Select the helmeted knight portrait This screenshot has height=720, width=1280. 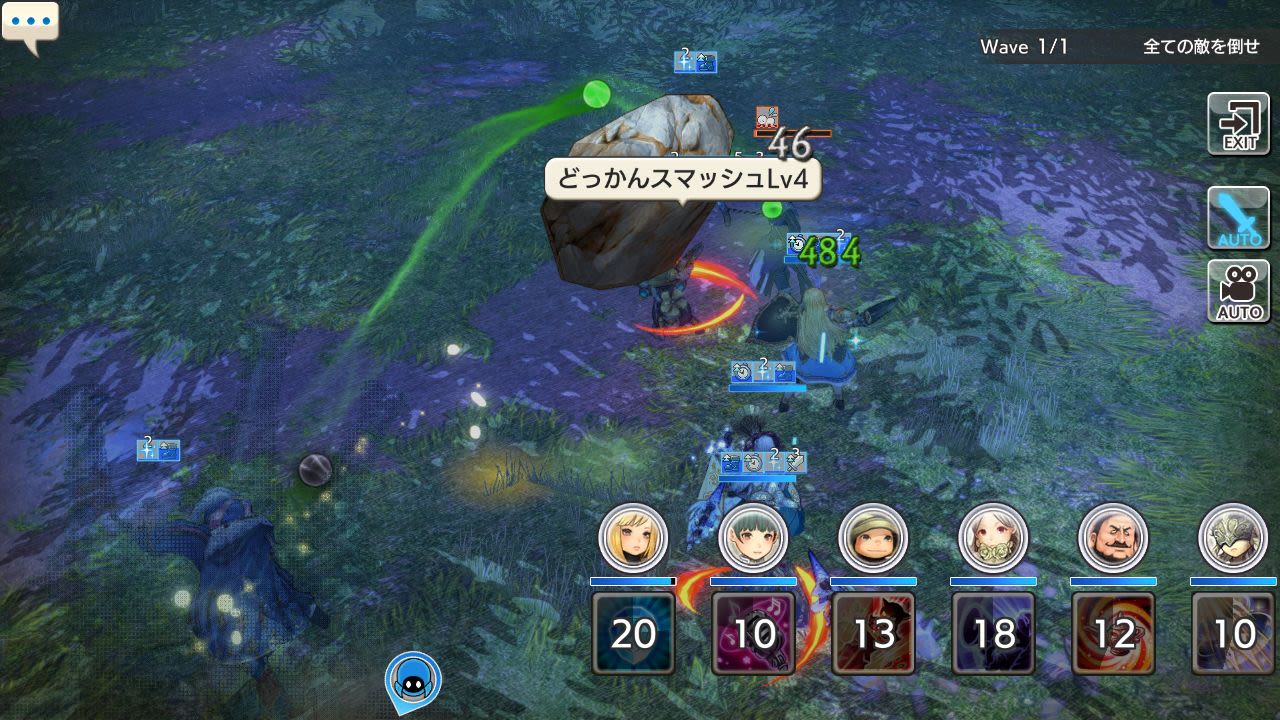tap(1232, 538)
